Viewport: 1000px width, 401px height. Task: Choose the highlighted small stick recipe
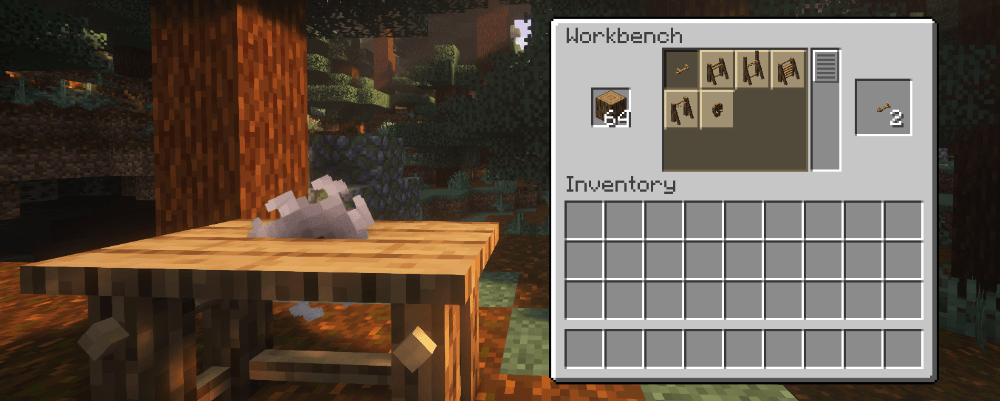pos(681,69)
